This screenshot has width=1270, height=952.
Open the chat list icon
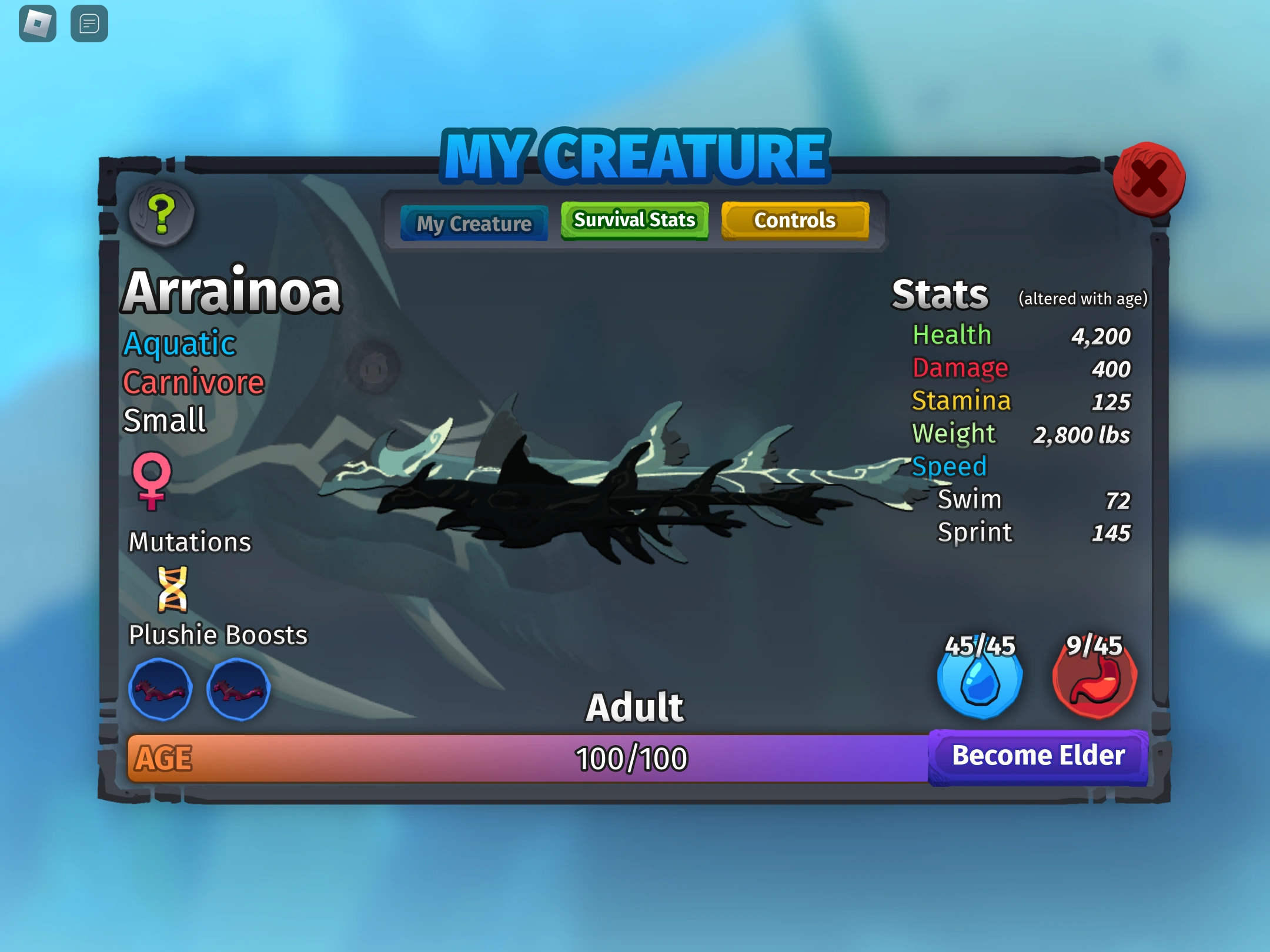click(x=89, y=25)
